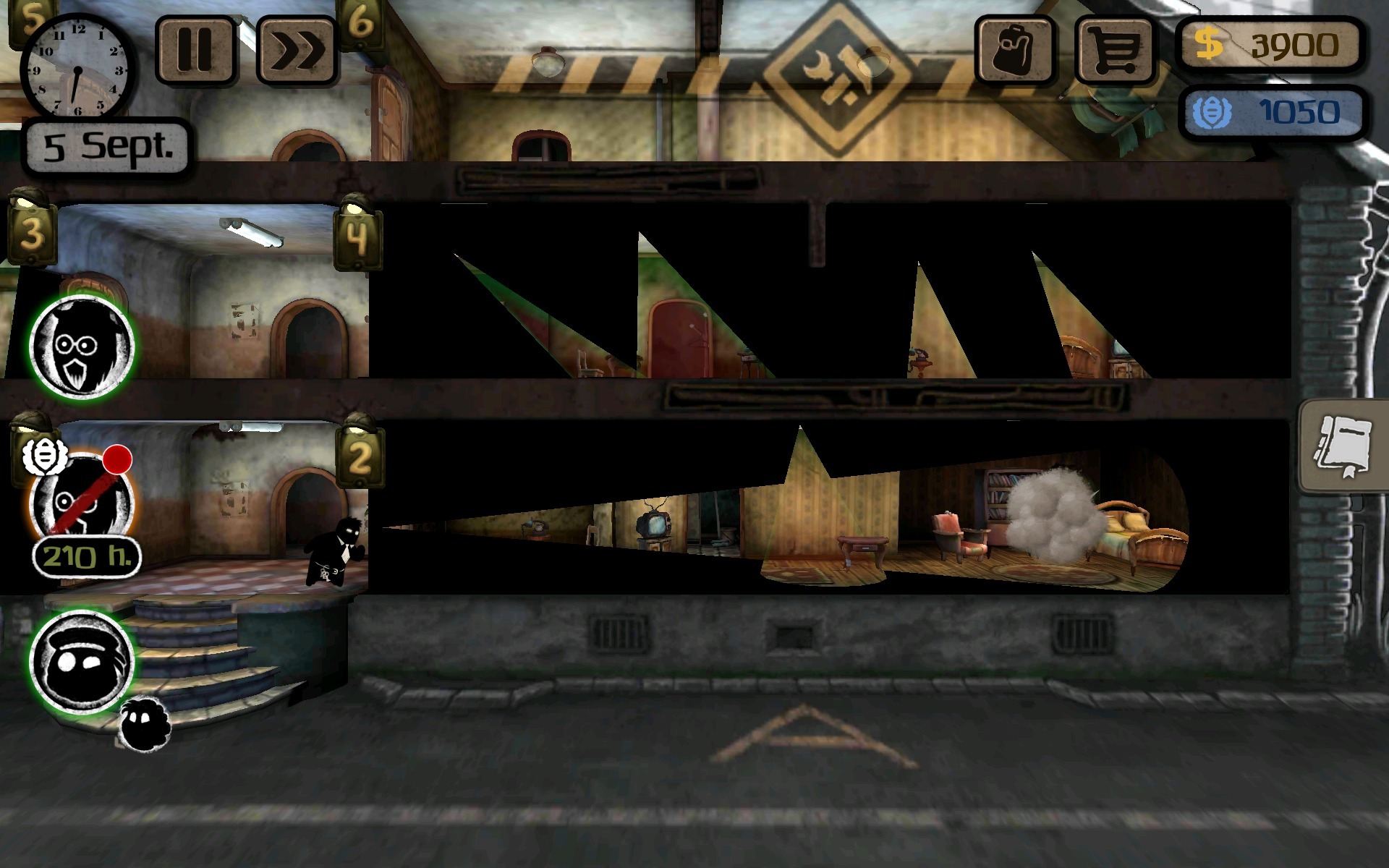This screenshot has width=1389, height=868.
Task: Pause the game
Action: coord(195,49)
